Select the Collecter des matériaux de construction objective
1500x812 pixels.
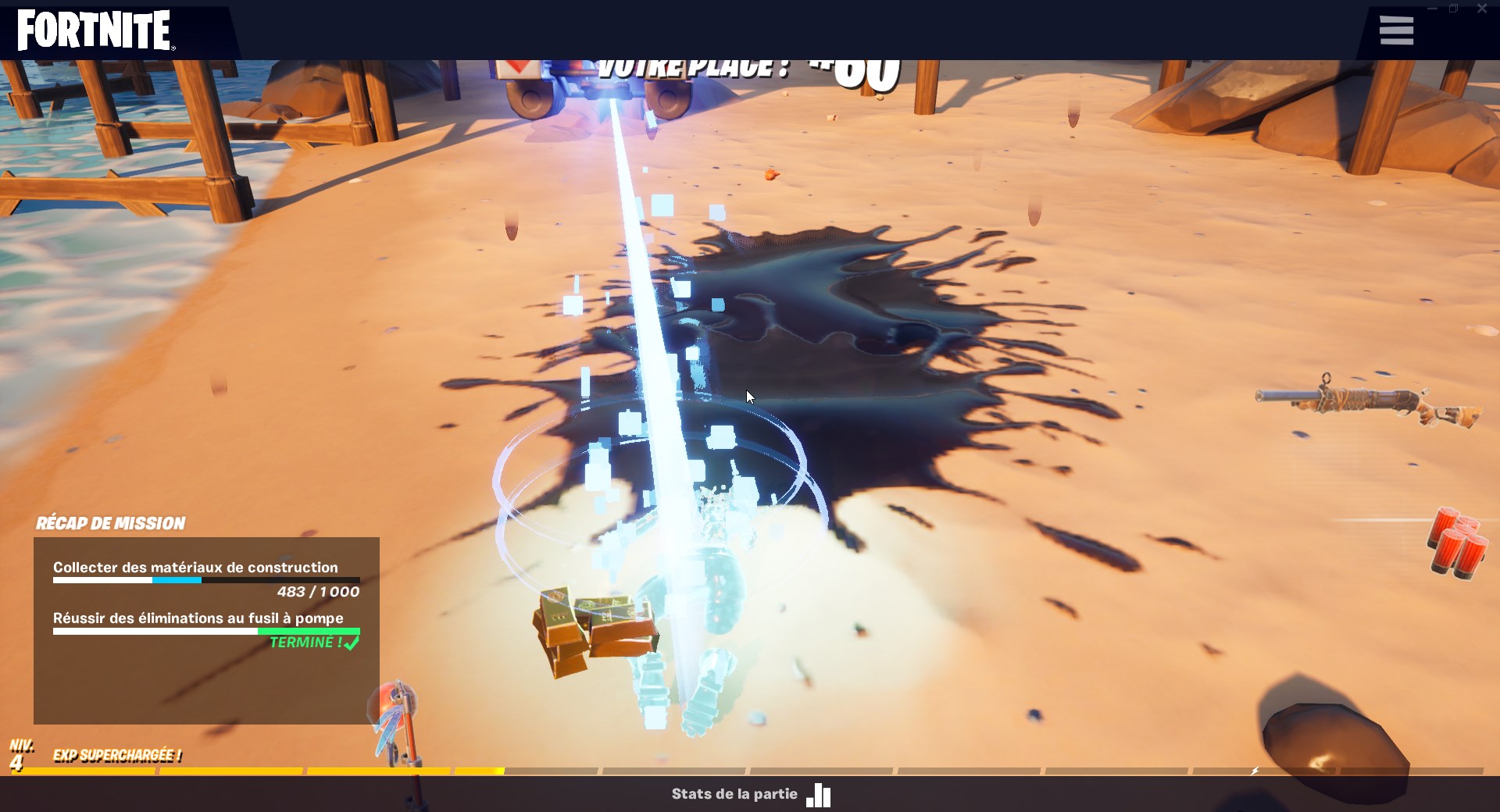pyautogui.click(x=195, y=568)
